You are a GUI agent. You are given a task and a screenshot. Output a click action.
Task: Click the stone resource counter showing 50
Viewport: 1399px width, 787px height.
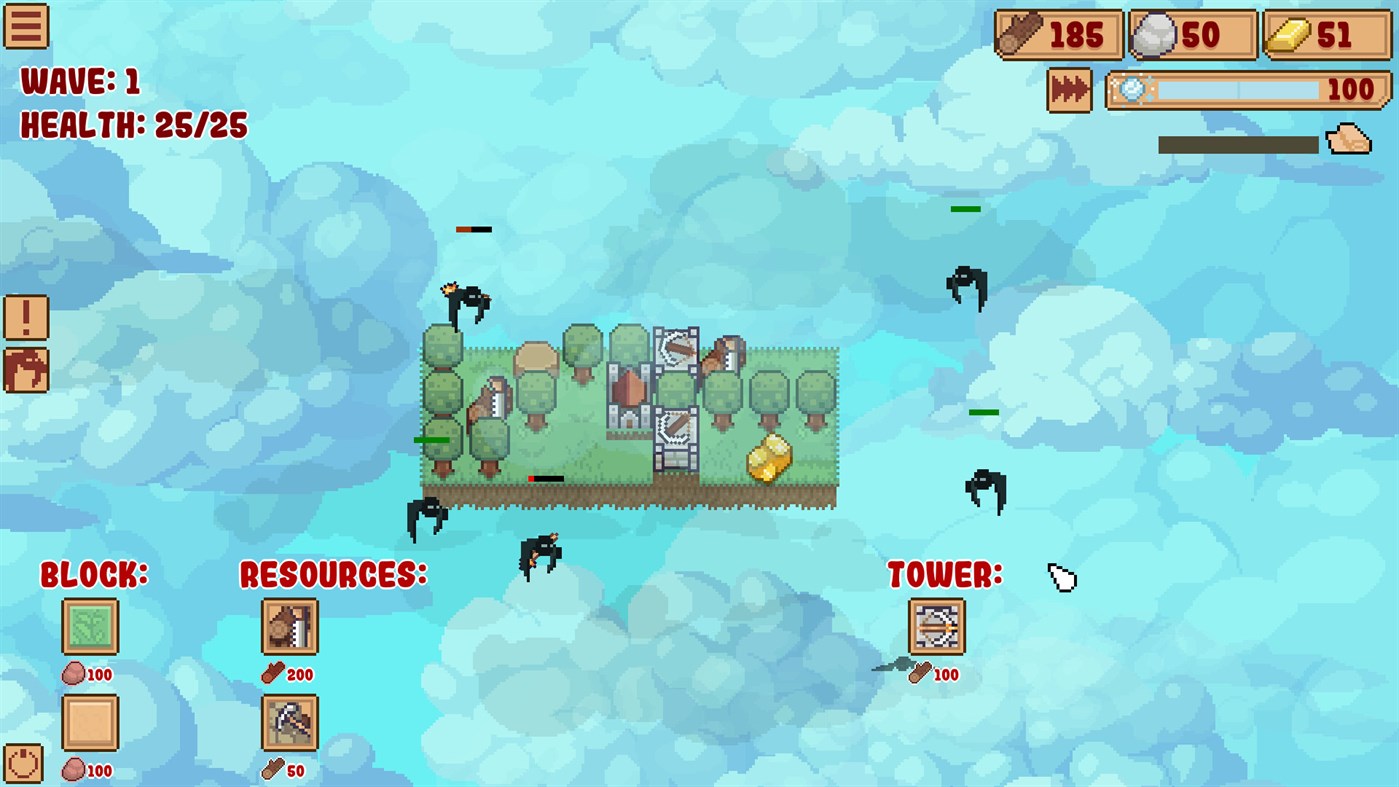[1192, 34]
